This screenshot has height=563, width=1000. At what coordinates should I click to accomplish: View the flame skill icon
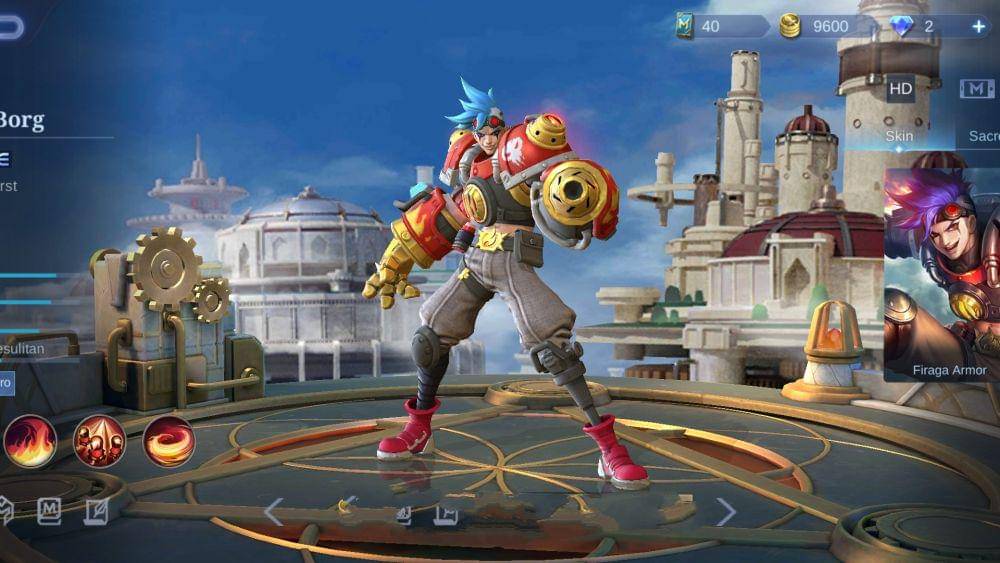[30, 441]
